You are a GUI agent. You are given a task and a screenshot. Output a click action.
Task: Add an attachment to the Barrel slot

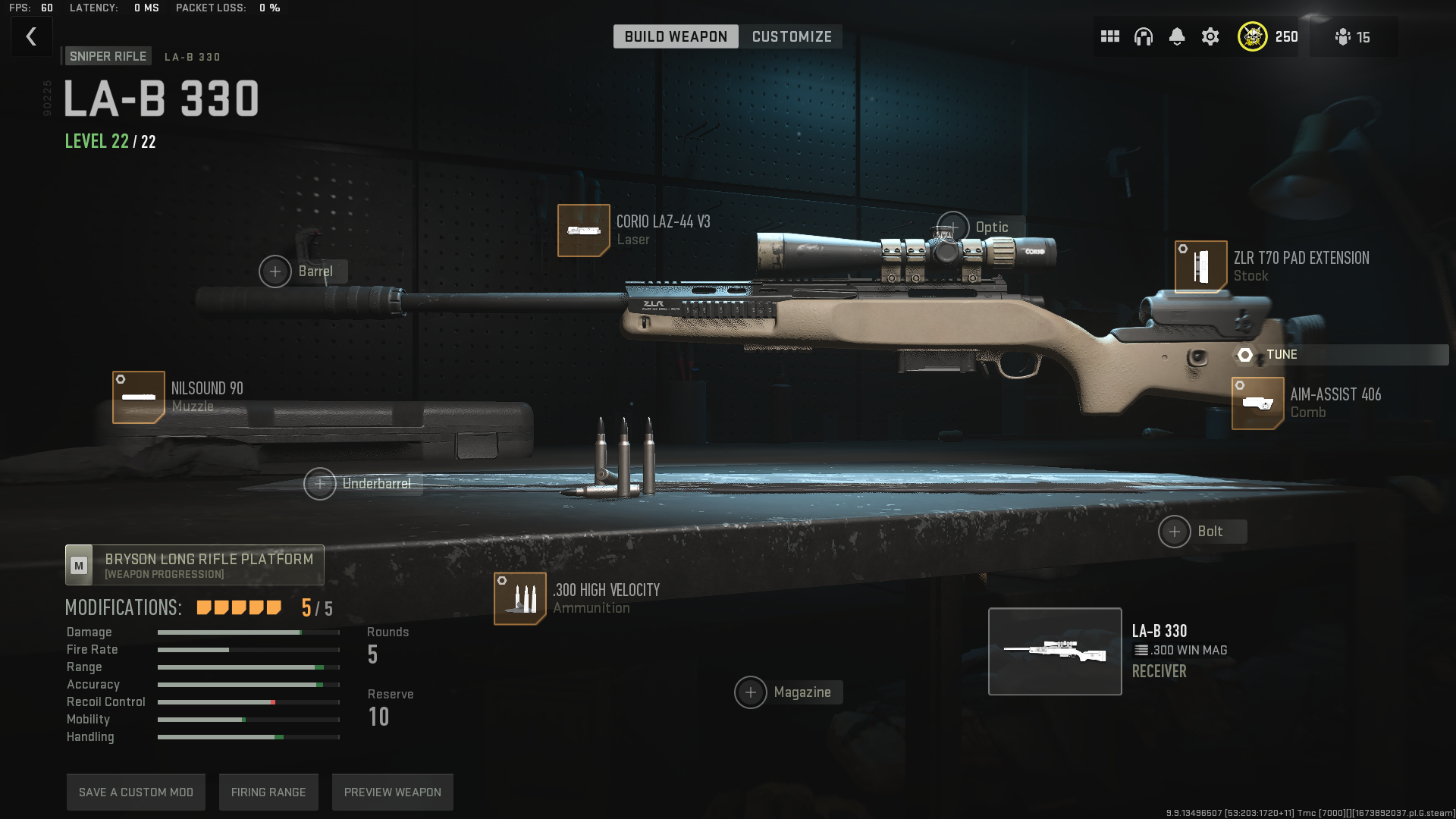point(275,271)
